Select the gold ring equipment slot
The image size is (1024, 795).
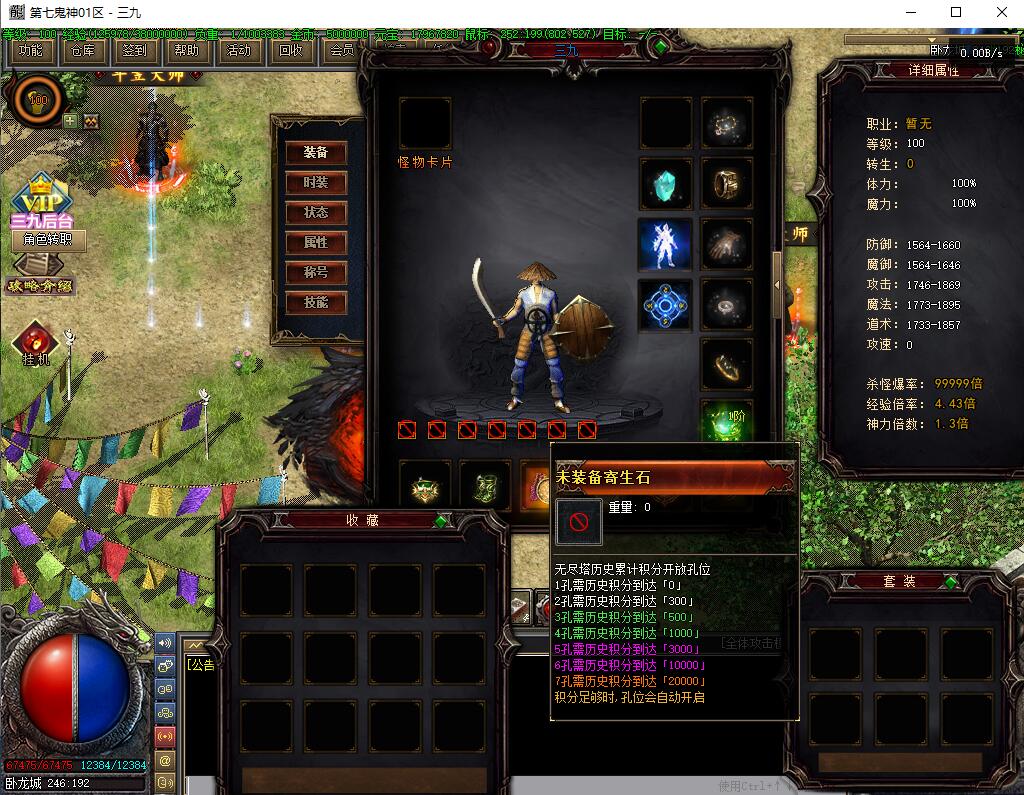tap(727, 184)
